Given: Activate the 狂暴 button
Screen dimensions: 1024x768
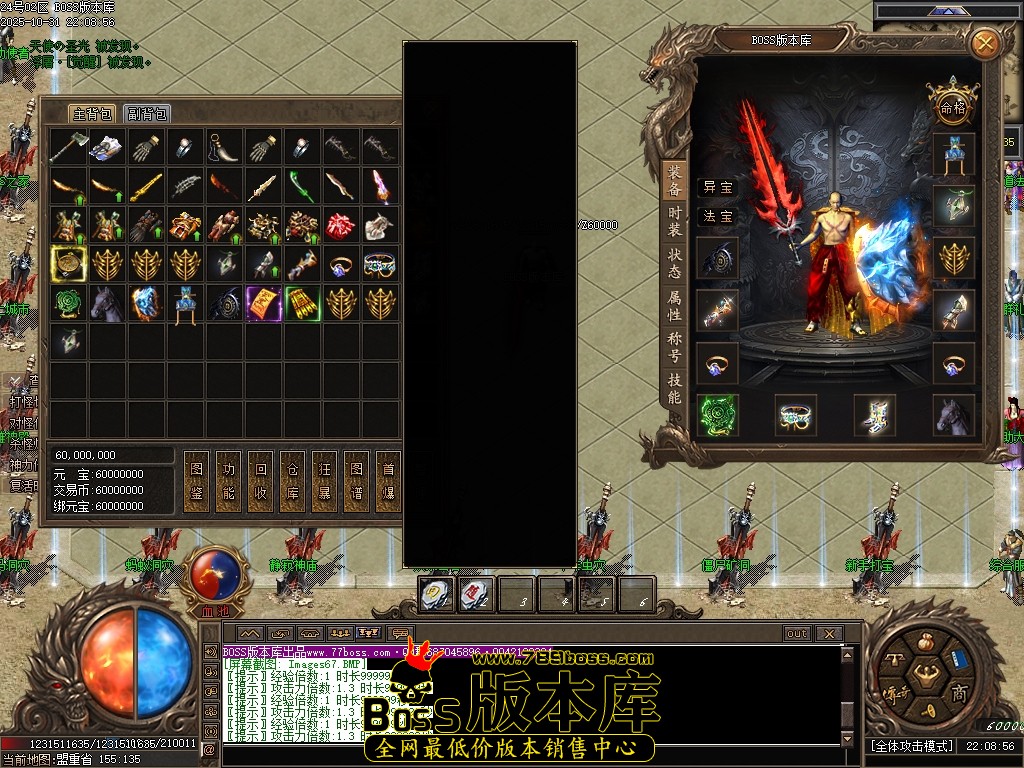Looking at the screenshot, I should point(324,481).
